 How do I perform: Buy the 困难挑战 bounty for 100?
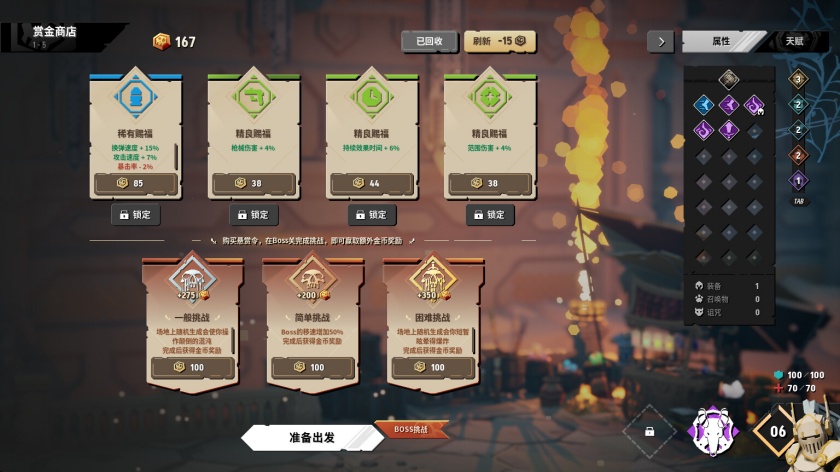coord(433,367)
